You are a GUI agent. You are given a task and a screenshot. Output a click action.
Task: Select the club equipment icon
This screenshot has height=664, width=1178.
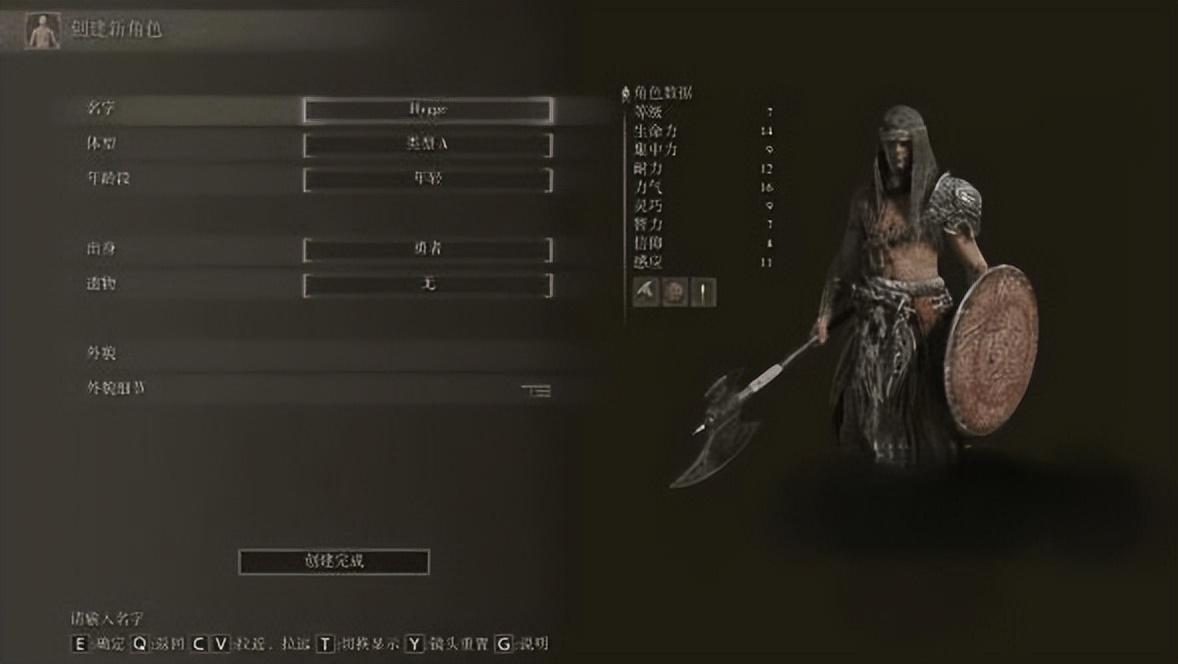[x=703, y=292]
